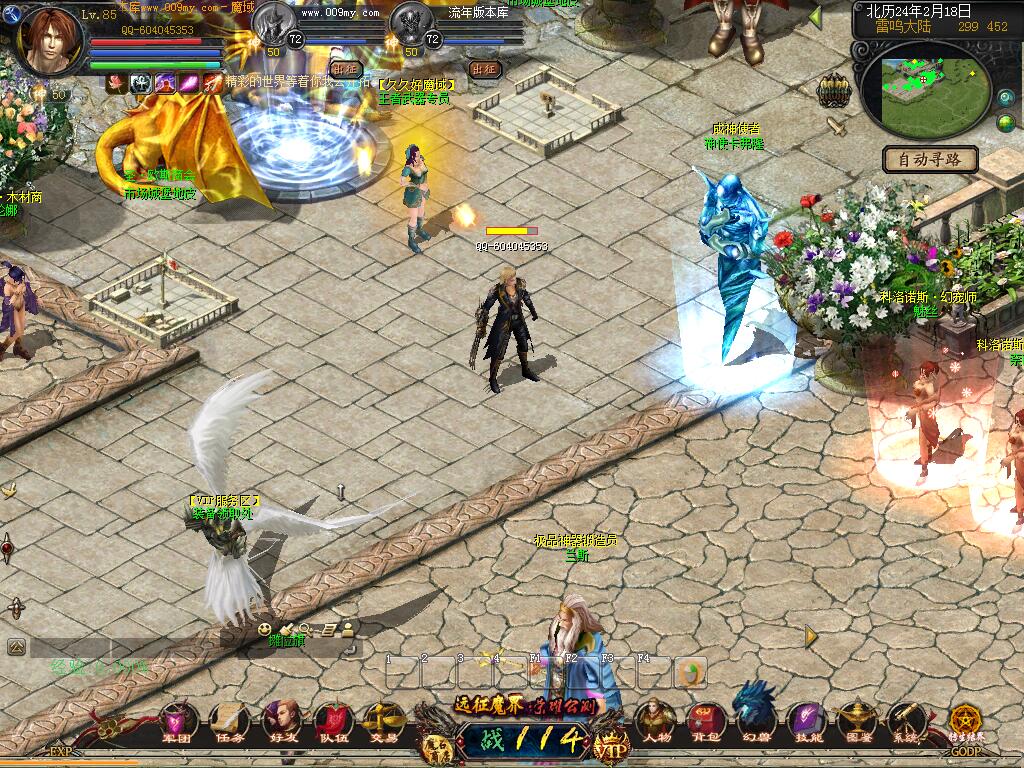Open the VIP panel
Screen dimensions: 1024x768
click(606, 745)
